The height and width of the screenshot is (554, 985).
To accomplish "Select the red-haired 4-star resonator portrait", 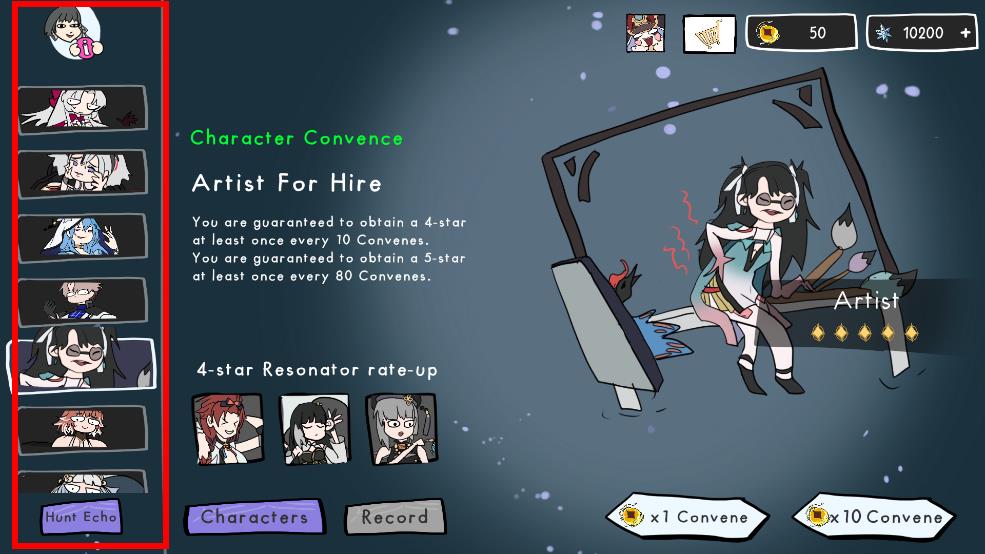I will (x=227, y=428).
